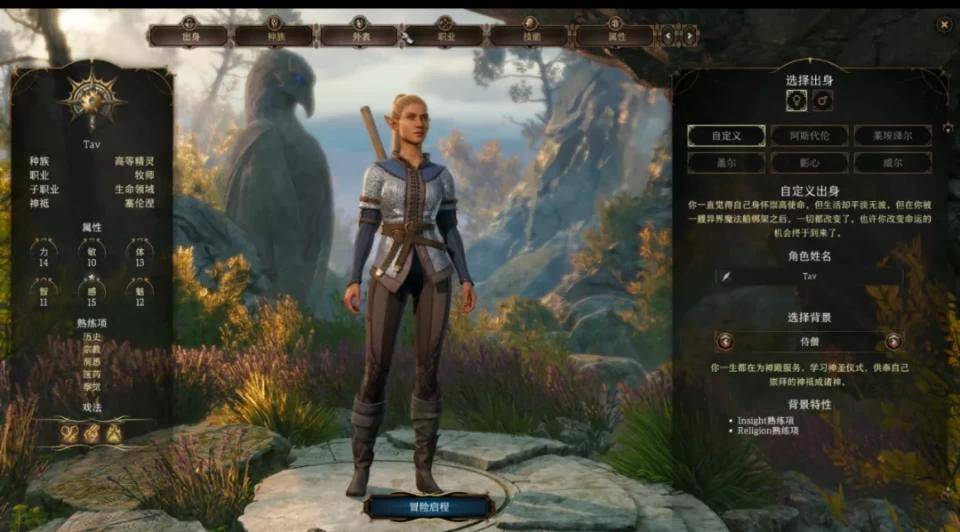Viewport: 960px width, 532px height.
Task: Select the 职业 (Class) tab
Action: [444, 36]
